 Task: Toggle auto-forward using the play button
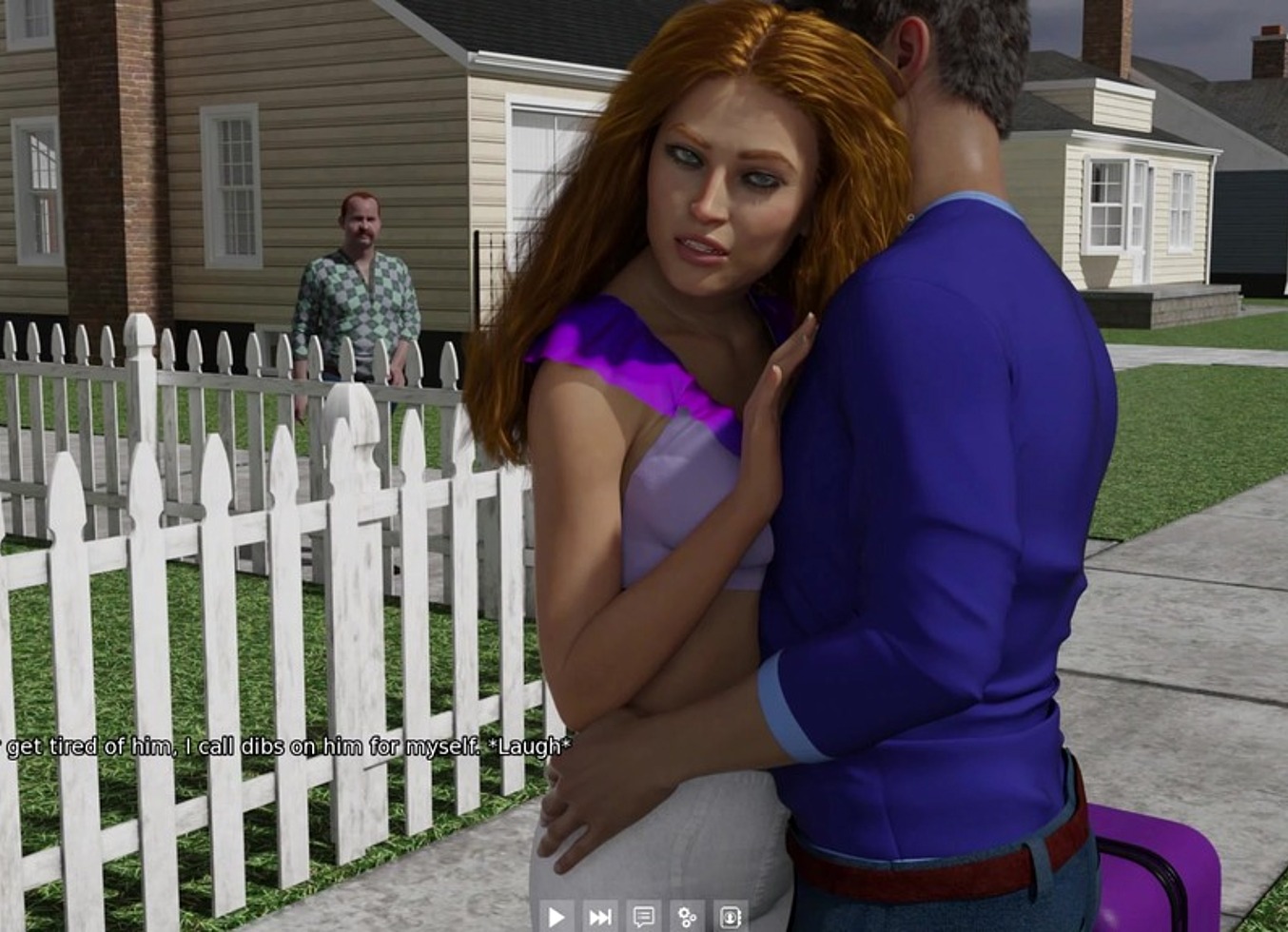tap(556, 915)
